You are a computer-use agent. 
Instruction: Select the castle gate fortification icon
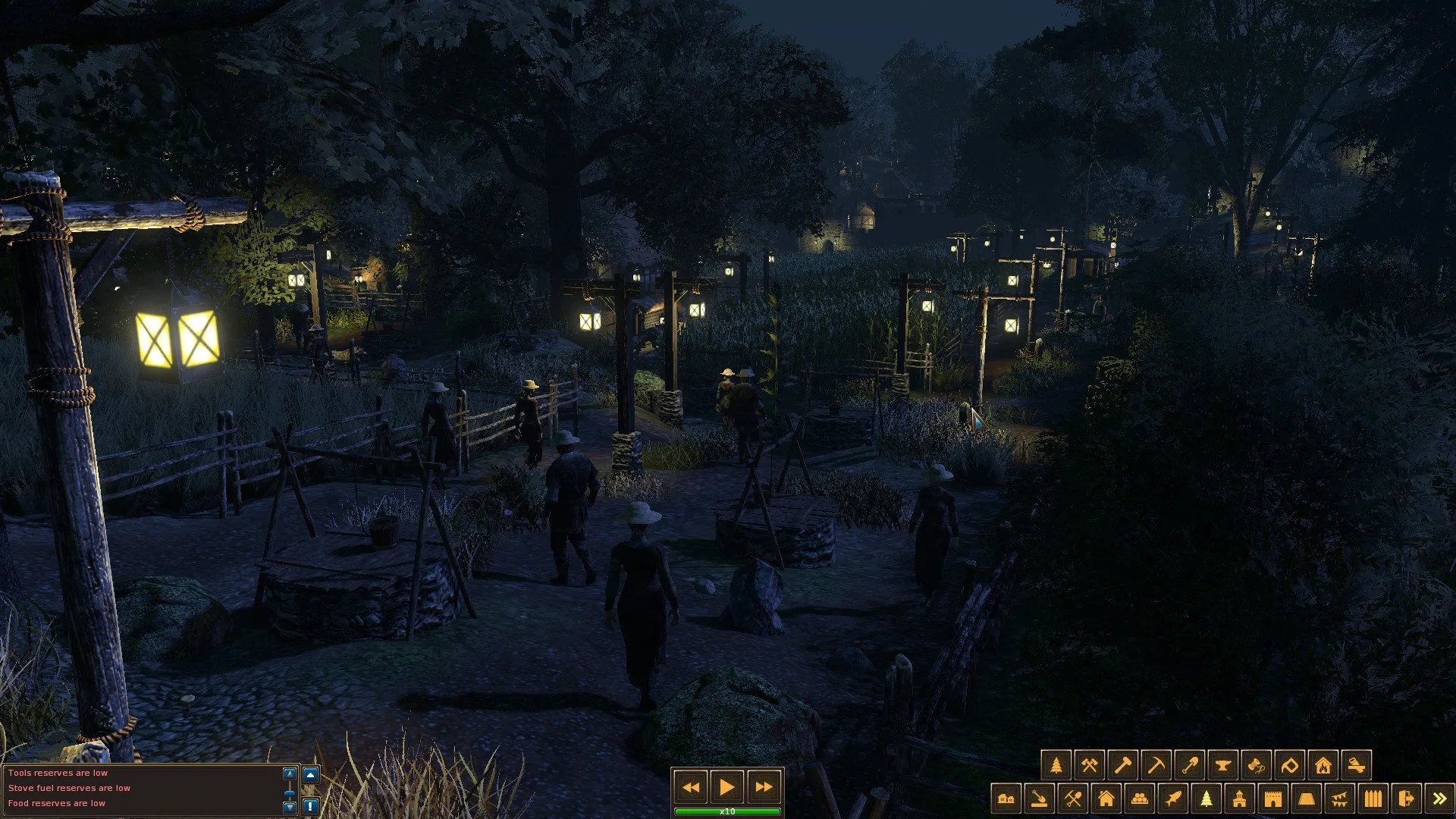(x=1272, y=797)
